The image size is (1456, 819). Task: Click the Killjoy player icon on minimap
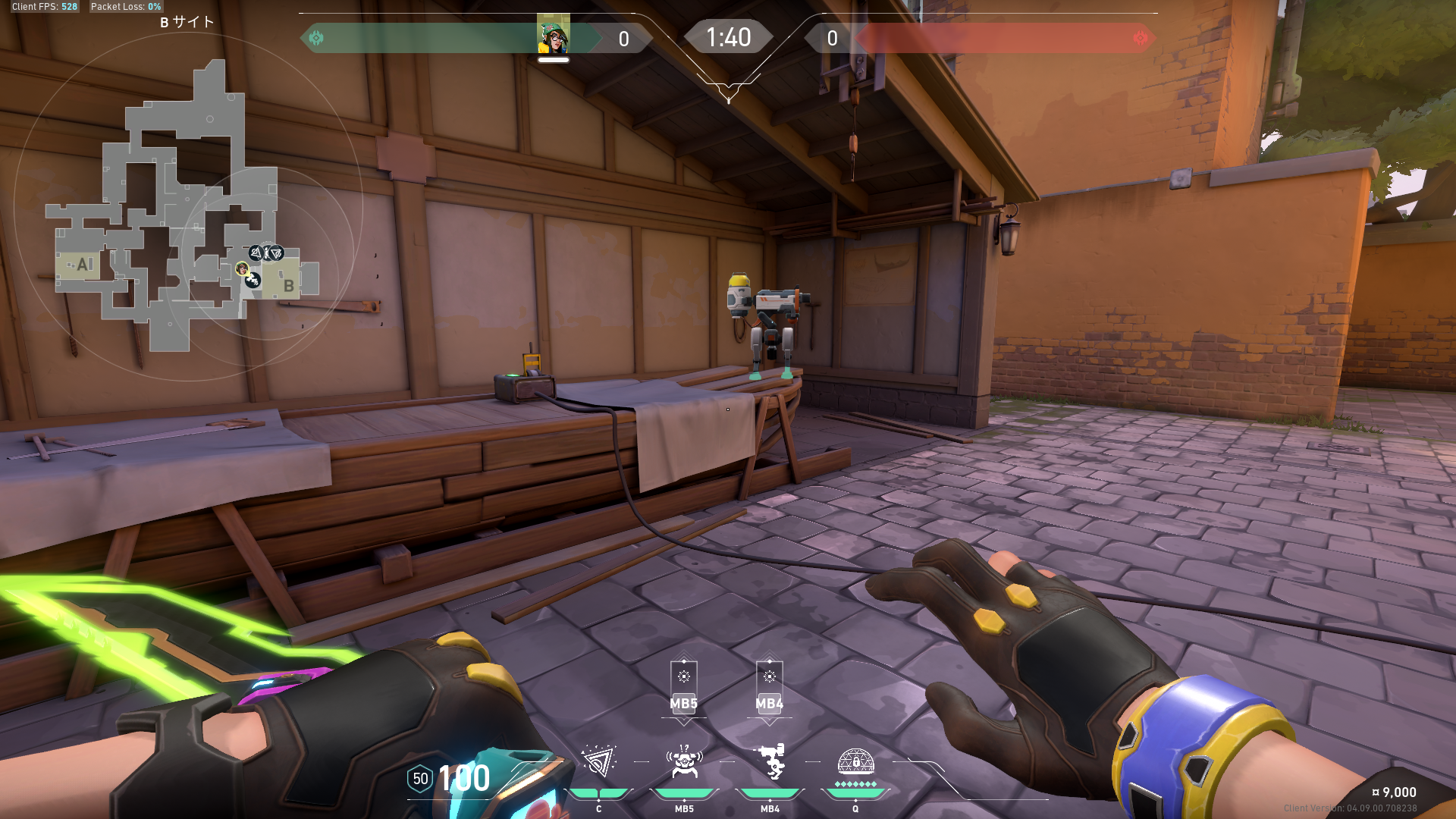[242, 268]
